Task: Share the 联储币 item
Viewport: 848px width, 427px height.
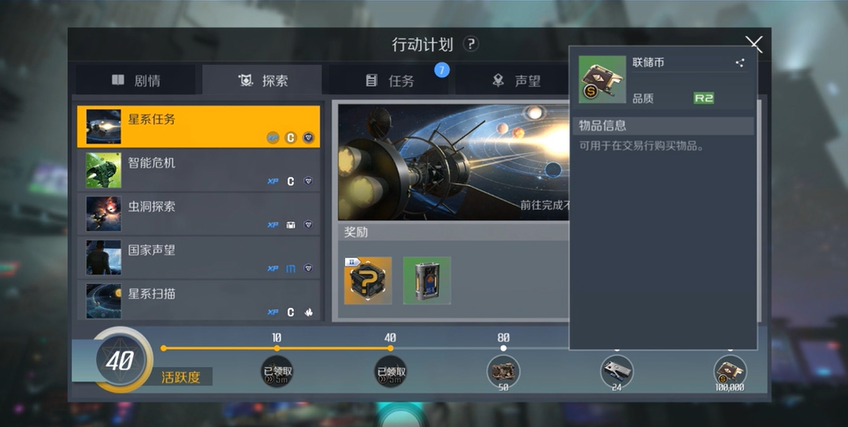Action: point(740,63)
